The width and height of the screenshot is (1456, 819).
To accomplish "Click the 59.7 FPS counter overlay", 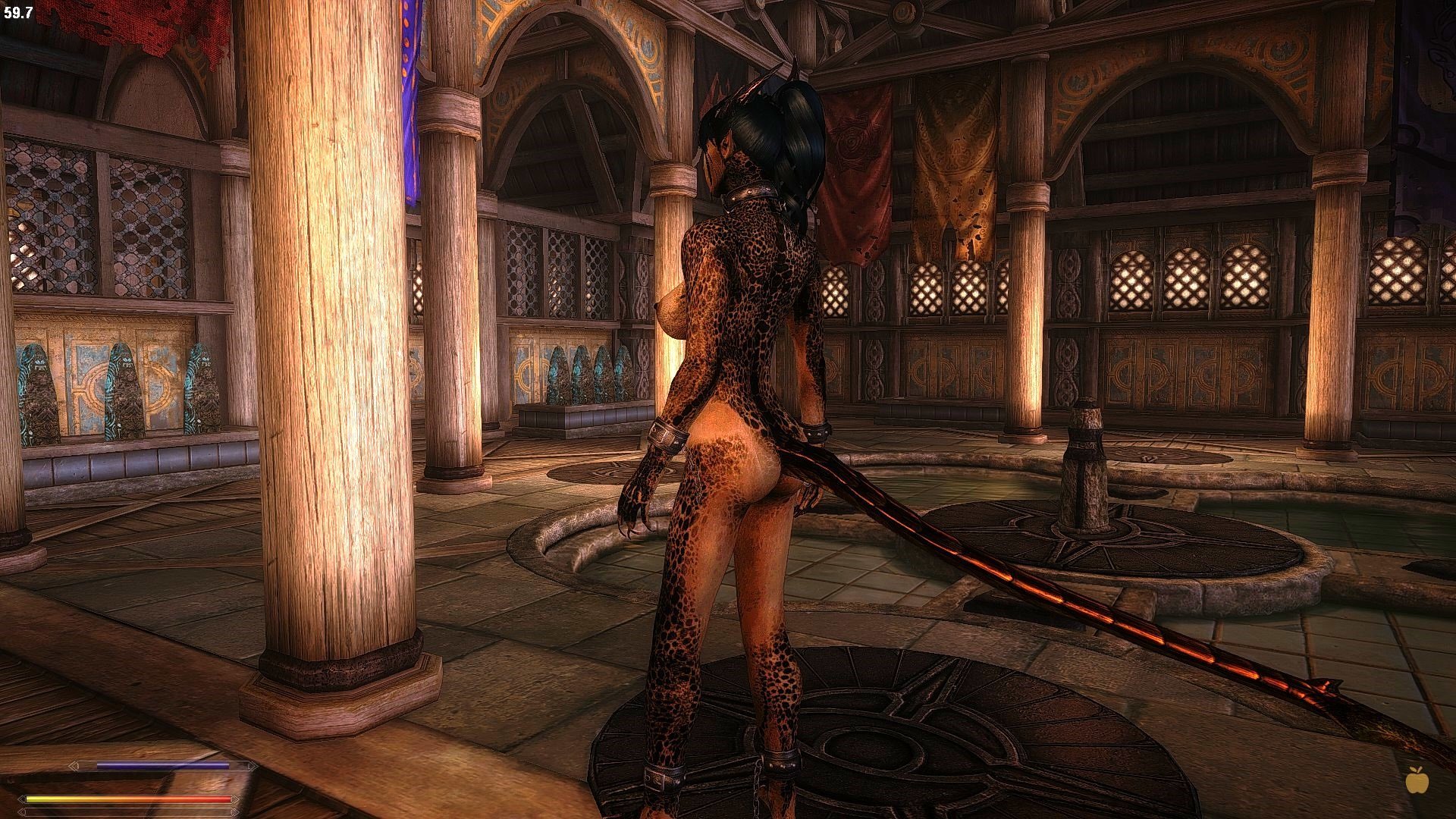I will click(x=18, y=12).
